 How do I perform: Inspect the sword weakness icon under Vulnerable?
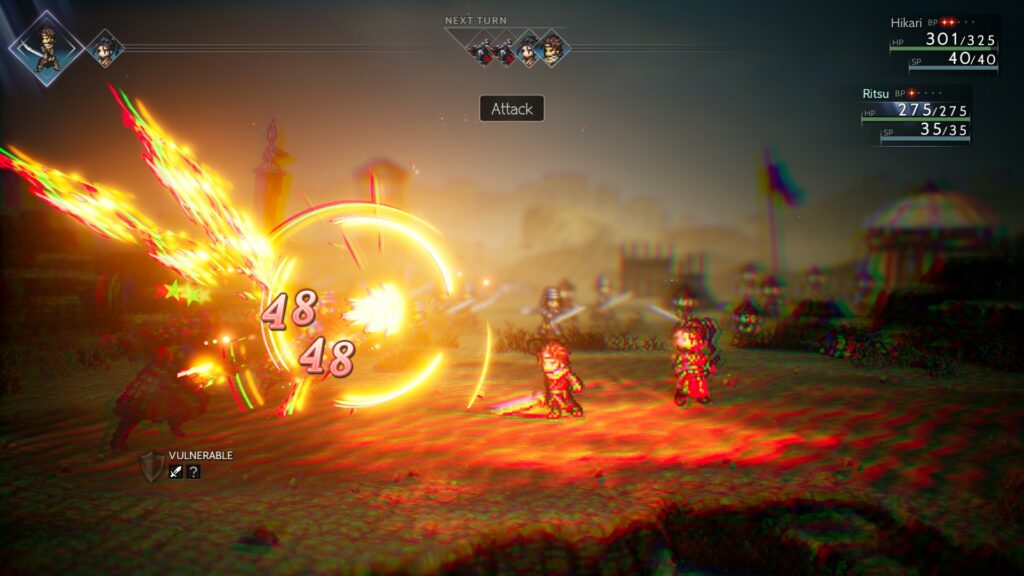tap(175, 471)
